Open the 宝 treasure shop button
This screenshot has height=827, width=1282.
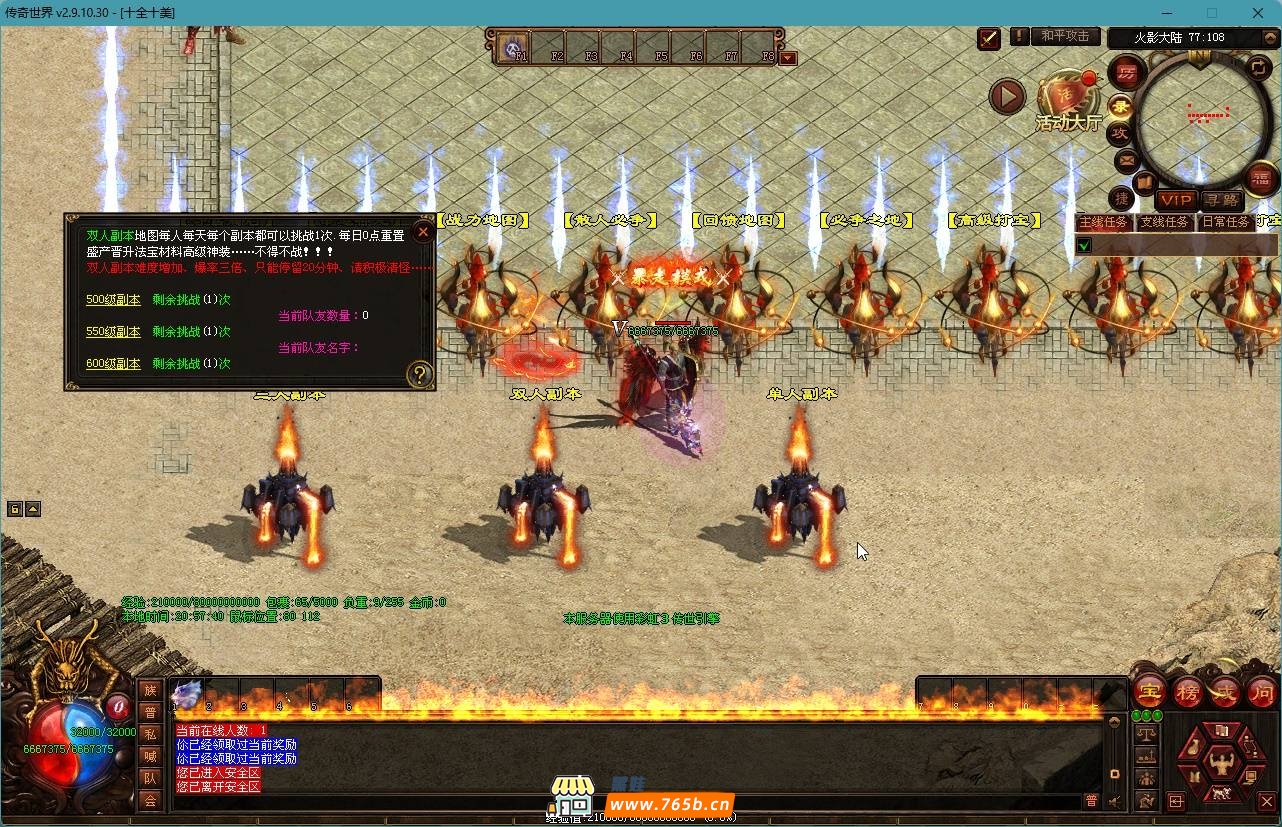[x=1150, y=691]
